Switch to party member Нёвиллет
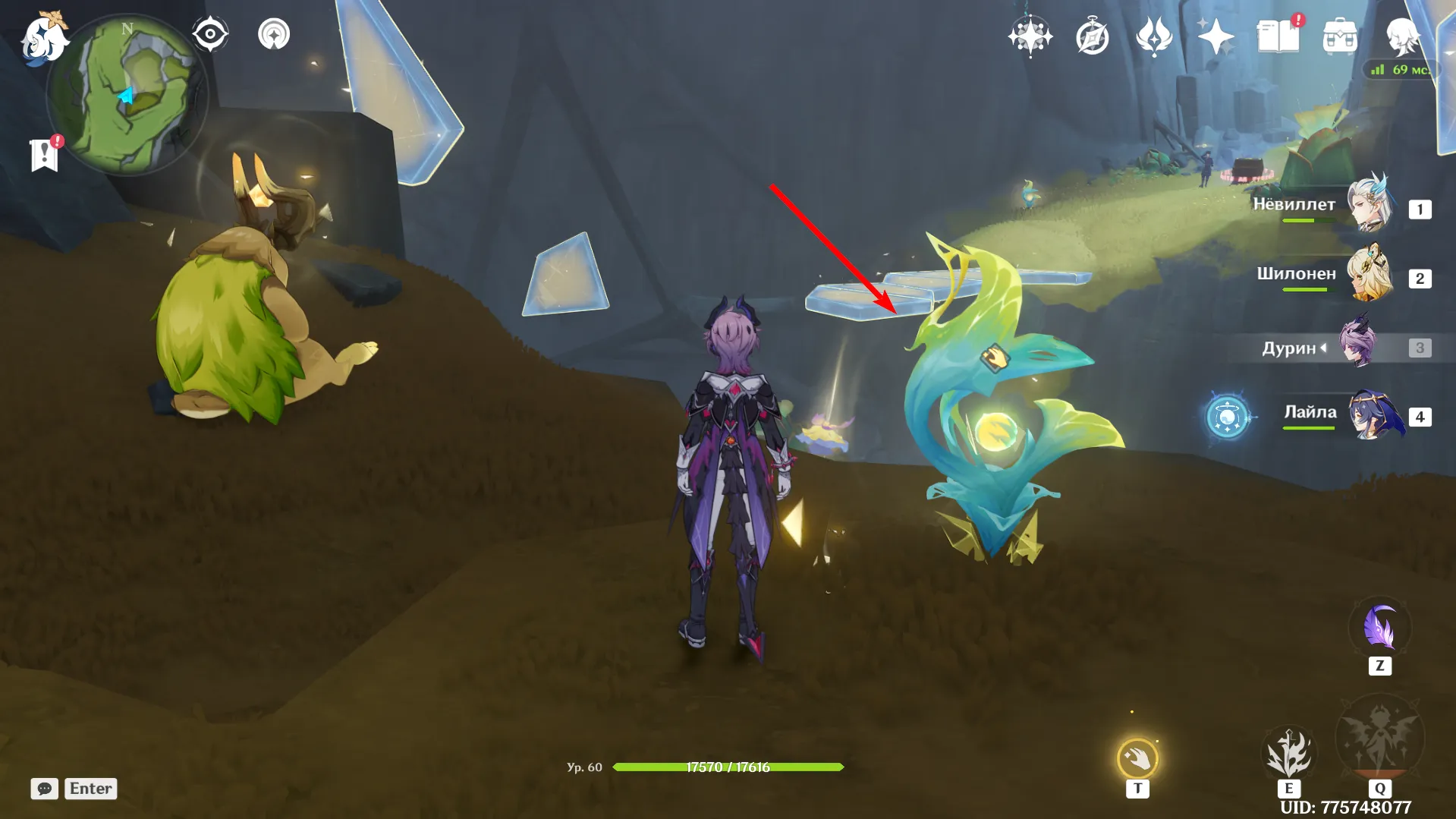Viewport: 1456px width, 819px height. pyautogui.click(x=1370, y=203)
